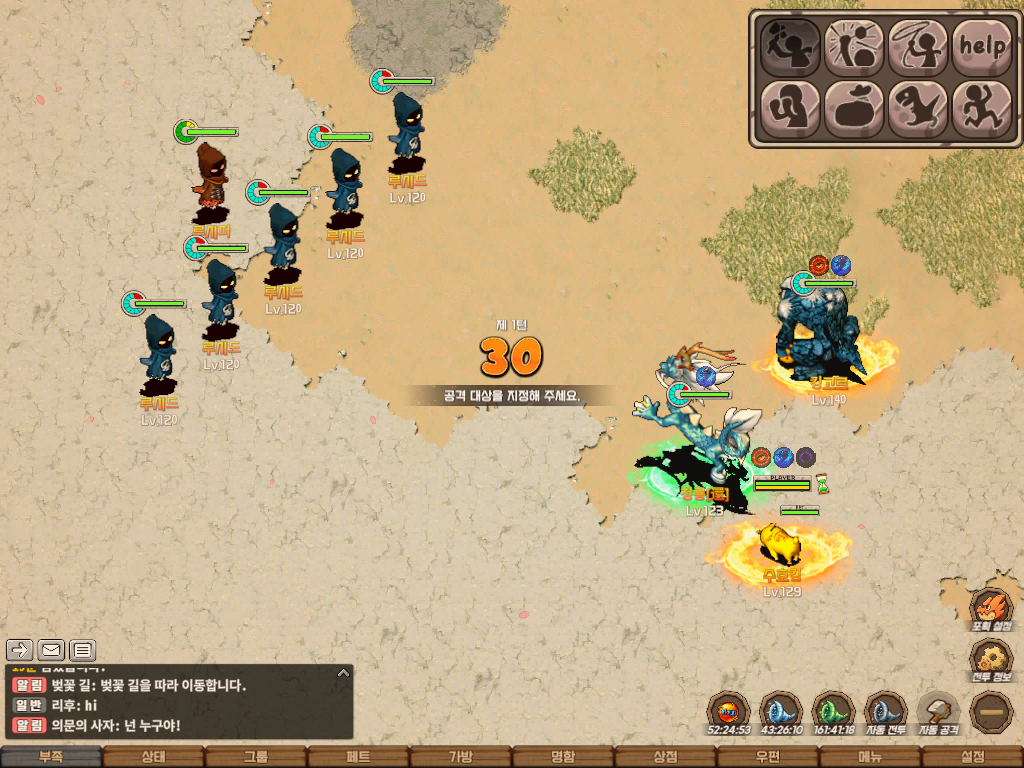Open the 상점 shop tab

point(665,757)
